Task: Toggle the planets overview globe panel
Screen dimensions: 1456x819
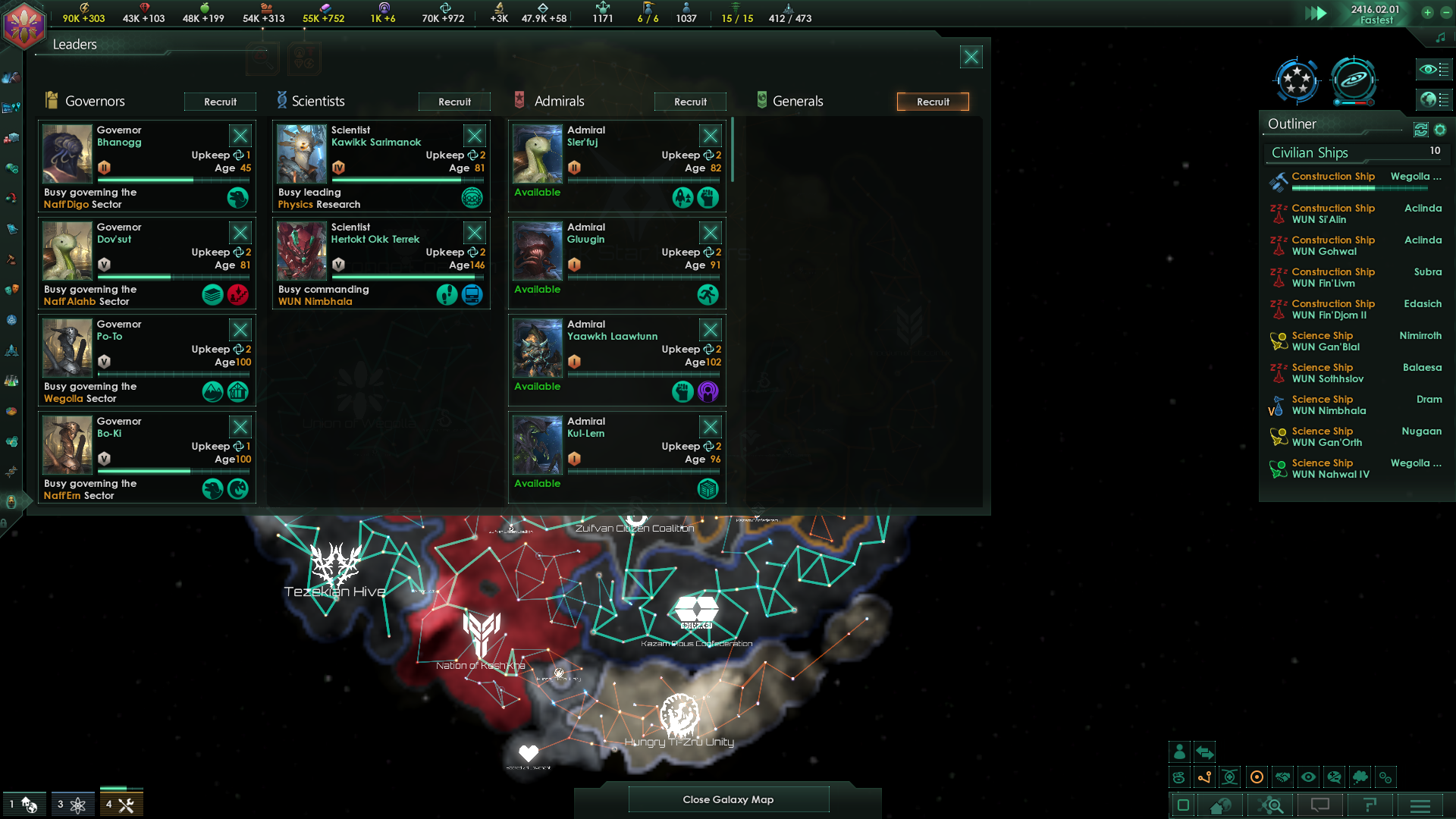Action: (1433, 99)
